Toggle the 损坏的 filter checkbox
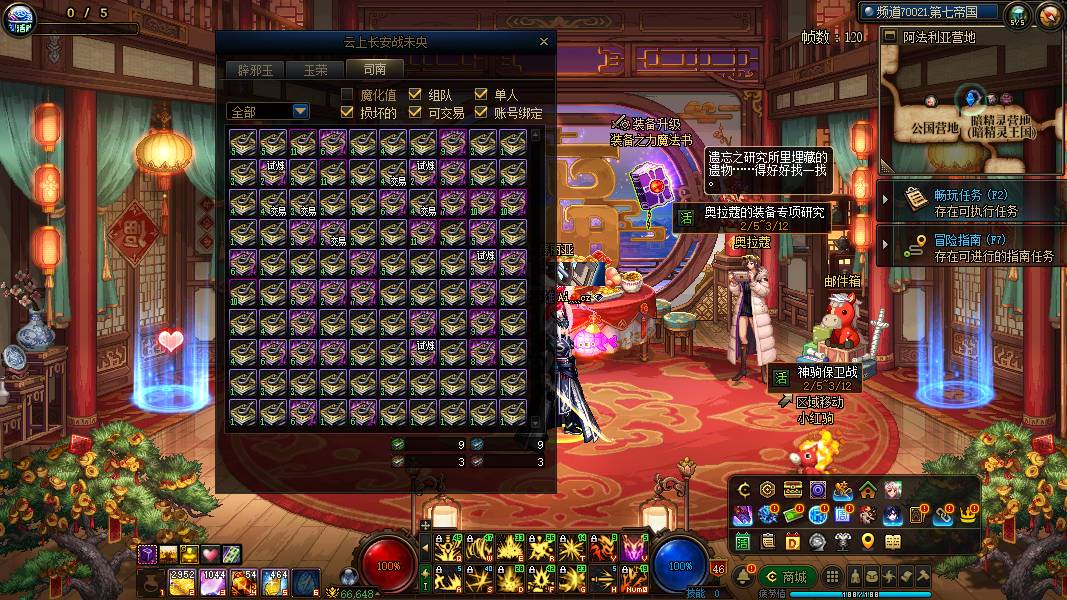This screenshot has height=600, width=1067. 347,112
